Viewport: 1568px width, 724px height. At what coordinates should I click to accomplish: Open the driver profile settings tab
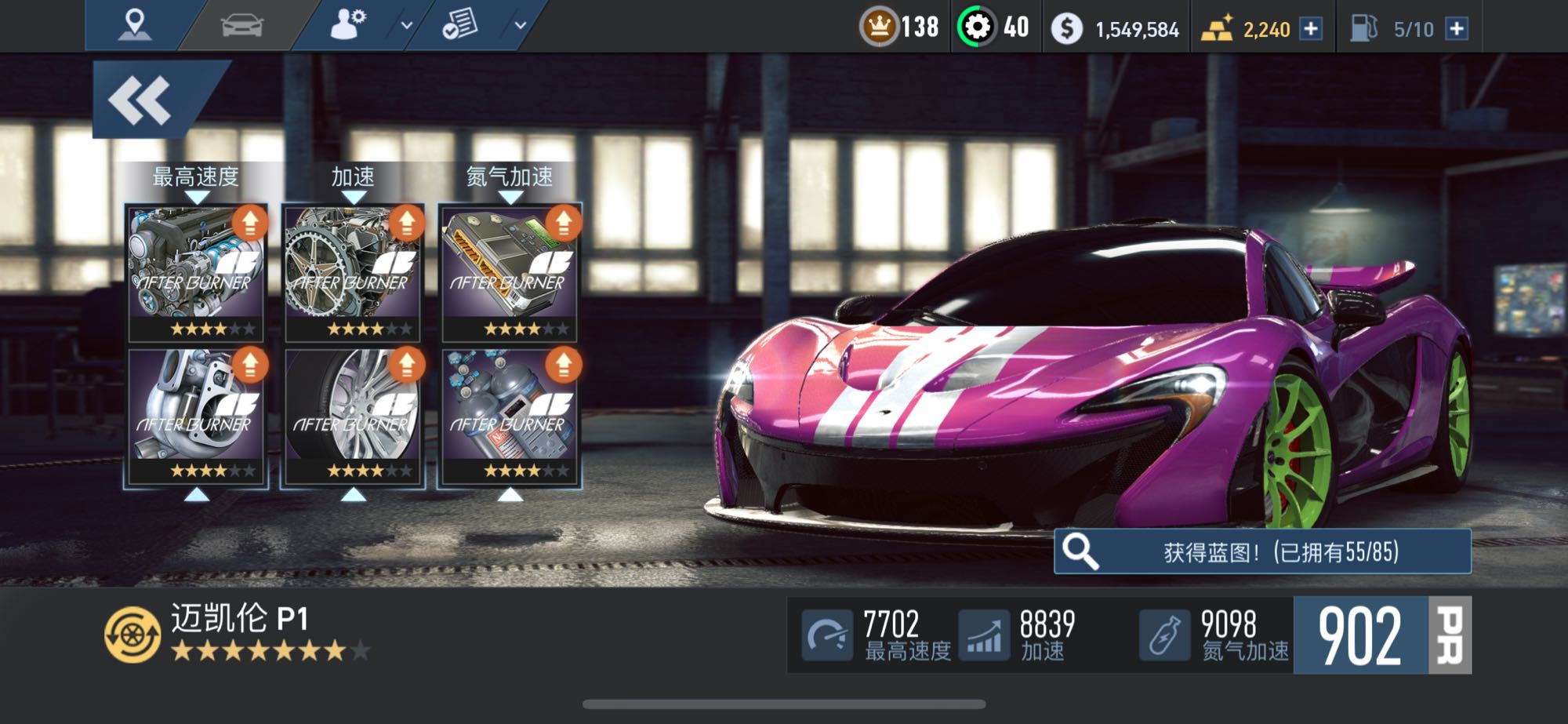tap(347, 25)
